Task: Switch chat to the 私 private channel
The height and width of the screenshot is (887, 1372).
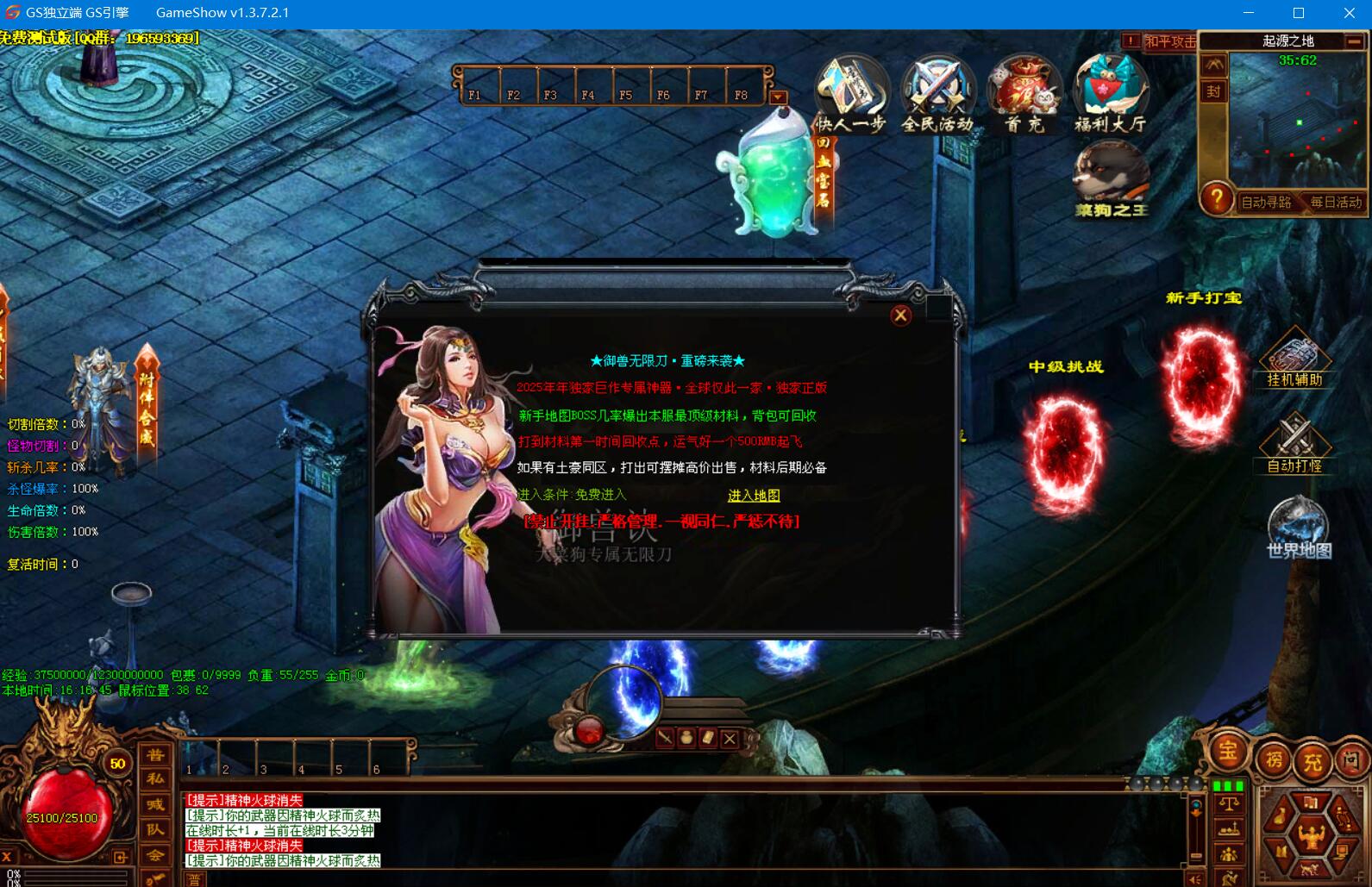Action: click(155, 779)
